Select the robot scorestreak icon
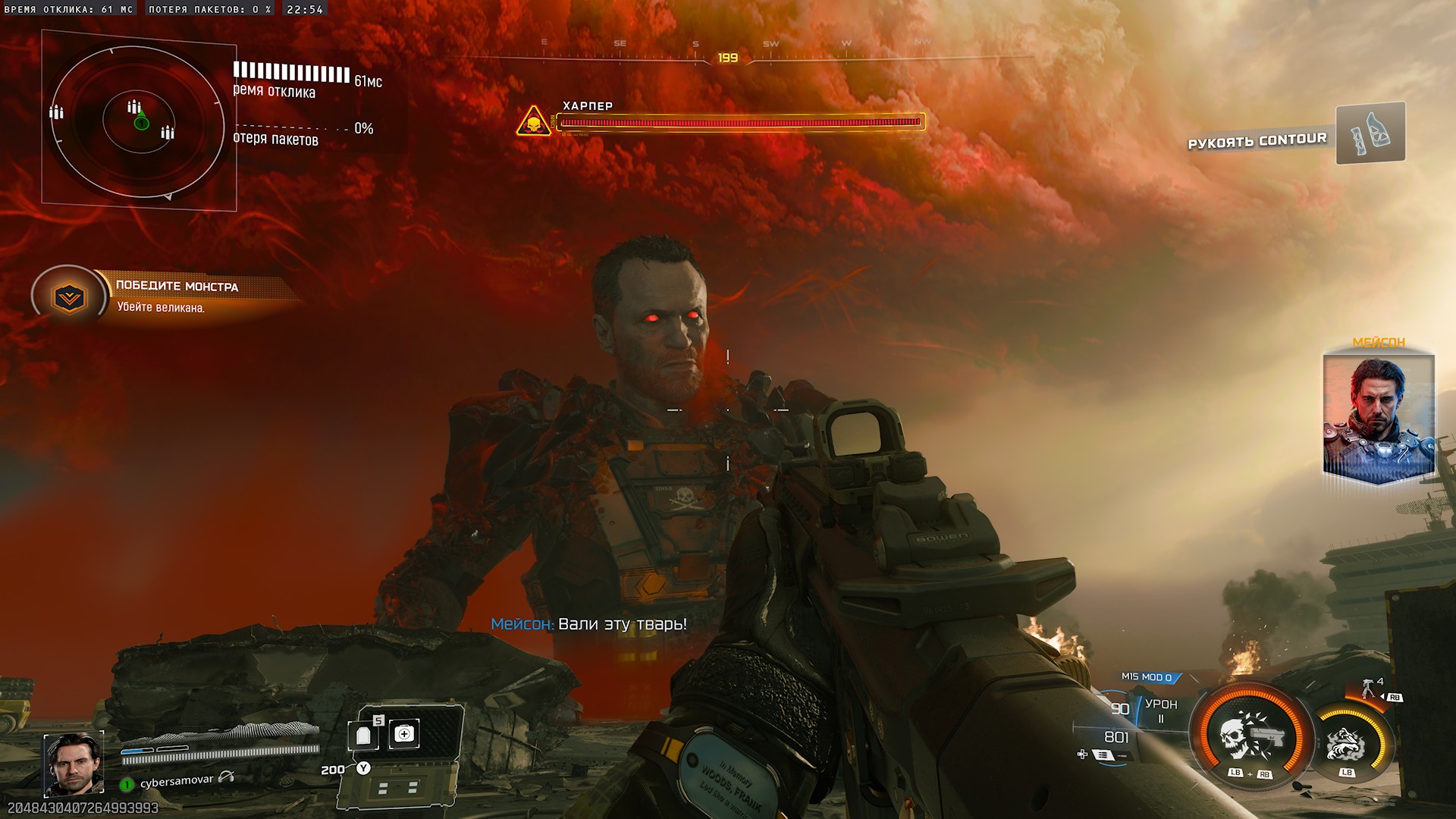Screen dimensions: 1456x819 (1368, 689)
